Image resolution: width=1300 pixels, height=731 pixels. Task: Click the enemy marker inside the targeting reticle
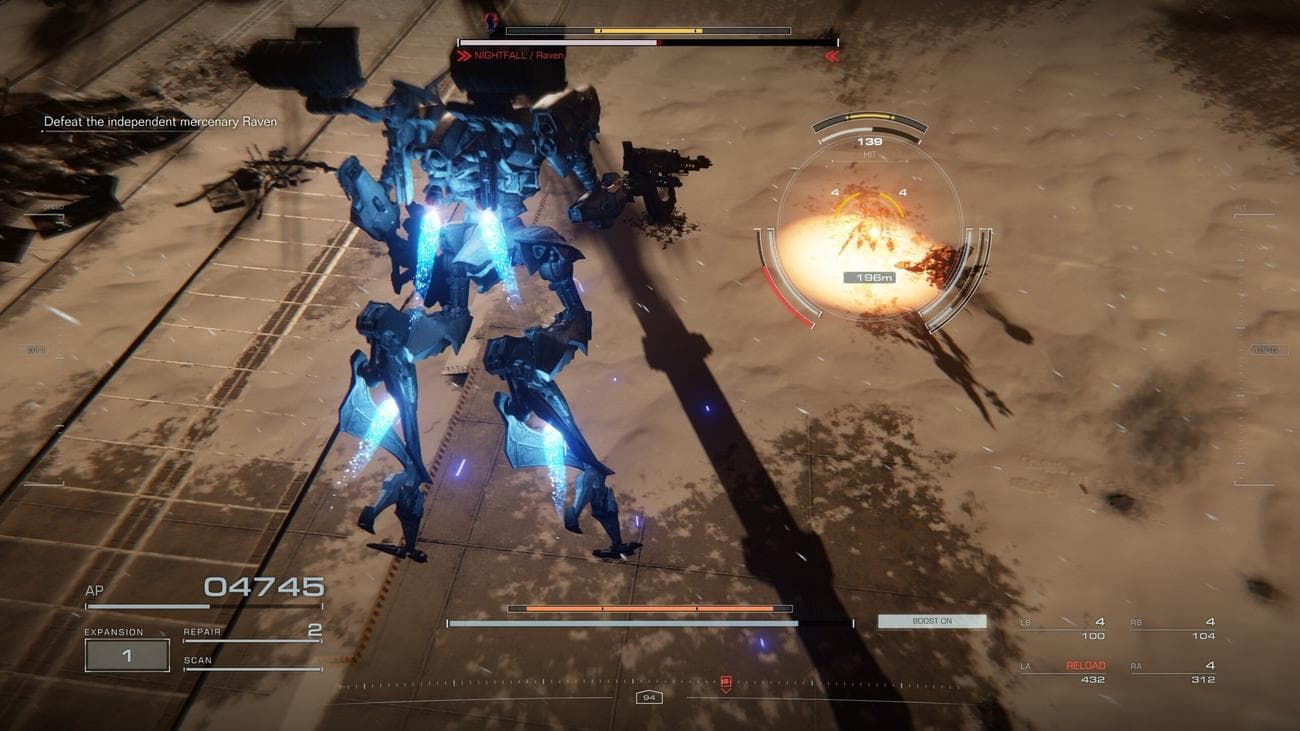(x=872, y=235)
